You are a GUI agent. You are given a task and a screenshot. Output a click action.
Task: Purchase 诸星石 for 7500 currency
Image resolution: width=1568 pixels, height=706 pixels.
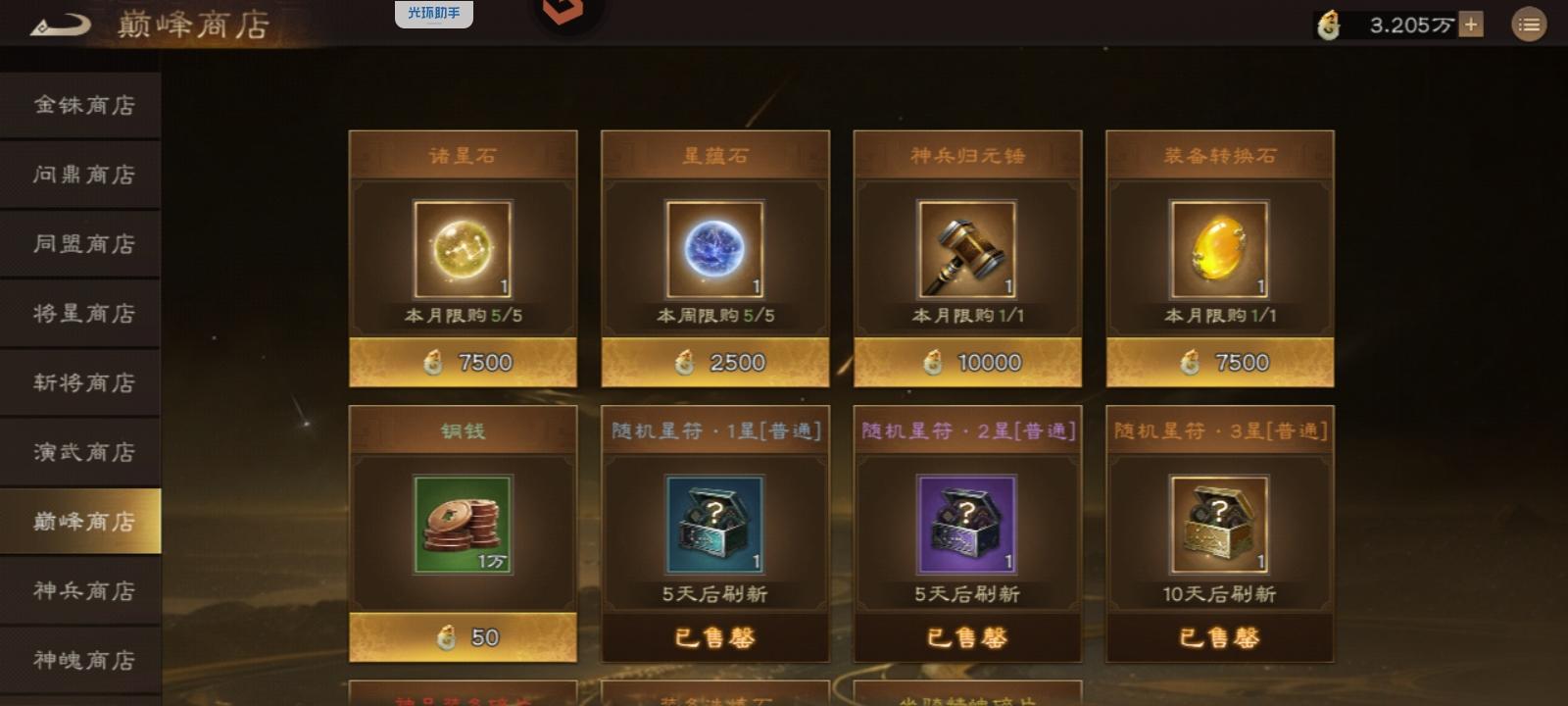(463, 361)
